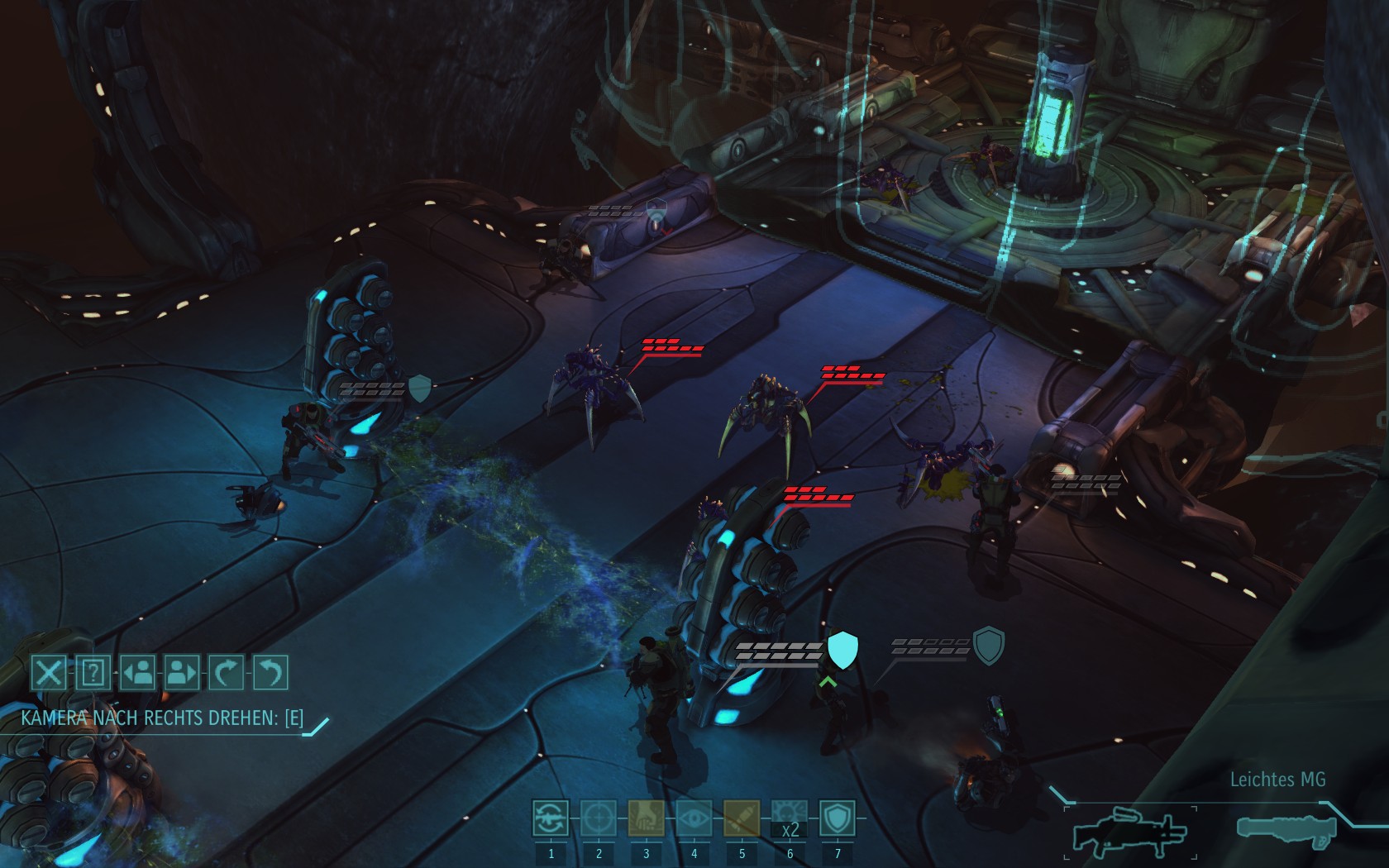This screenshot has width=1389, height=868.
Task: Switch to the previous soldier
Action: point(137,673)
